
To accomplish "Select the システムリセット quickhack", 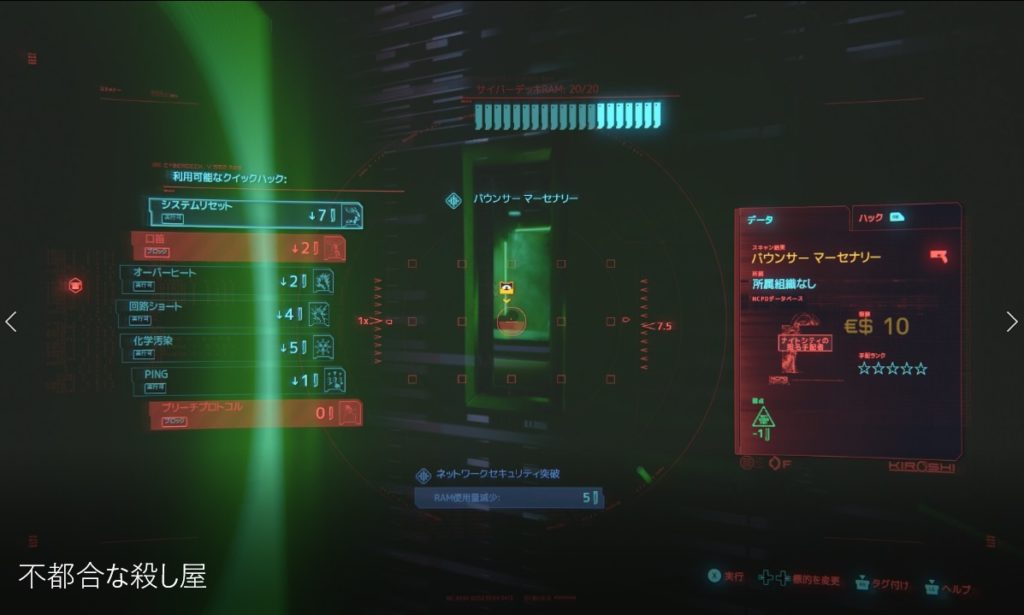I will tap(254, 212).
